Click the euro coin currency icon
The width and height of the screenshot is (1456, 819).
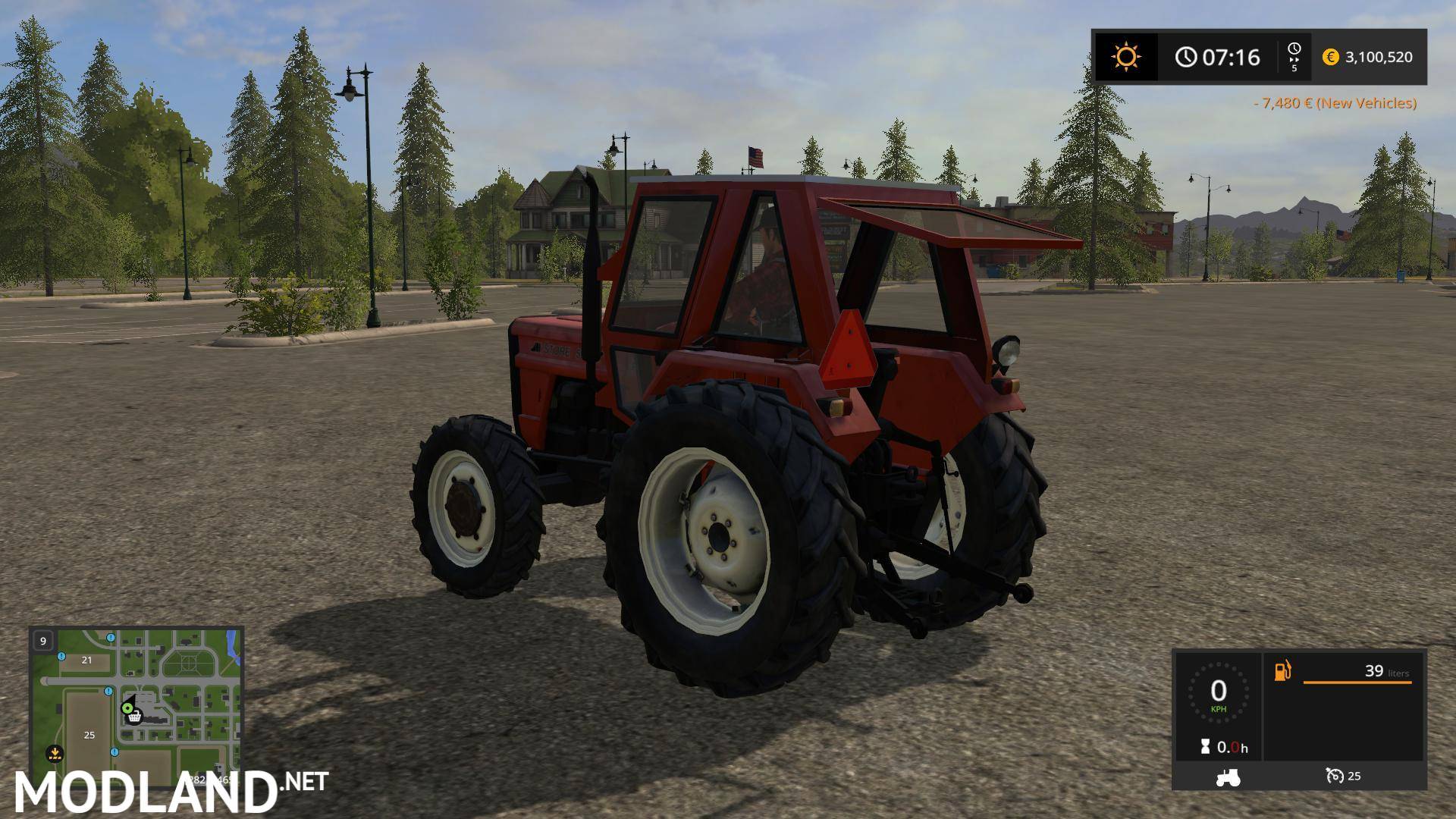[1330, 56]
